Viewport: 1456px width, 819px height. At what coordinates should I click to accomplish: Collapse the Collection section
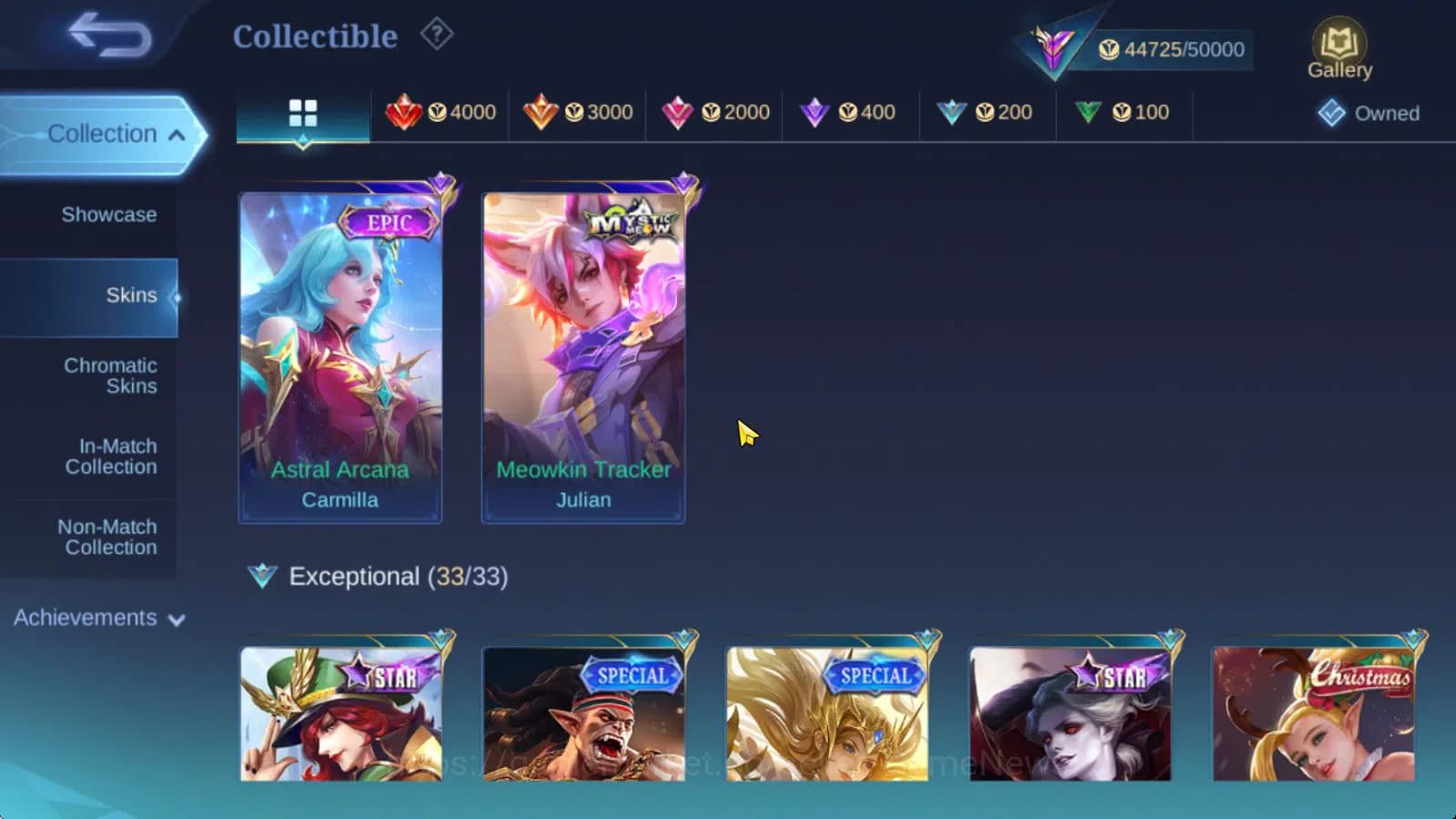pyautogui.click(x=103, y=133)
